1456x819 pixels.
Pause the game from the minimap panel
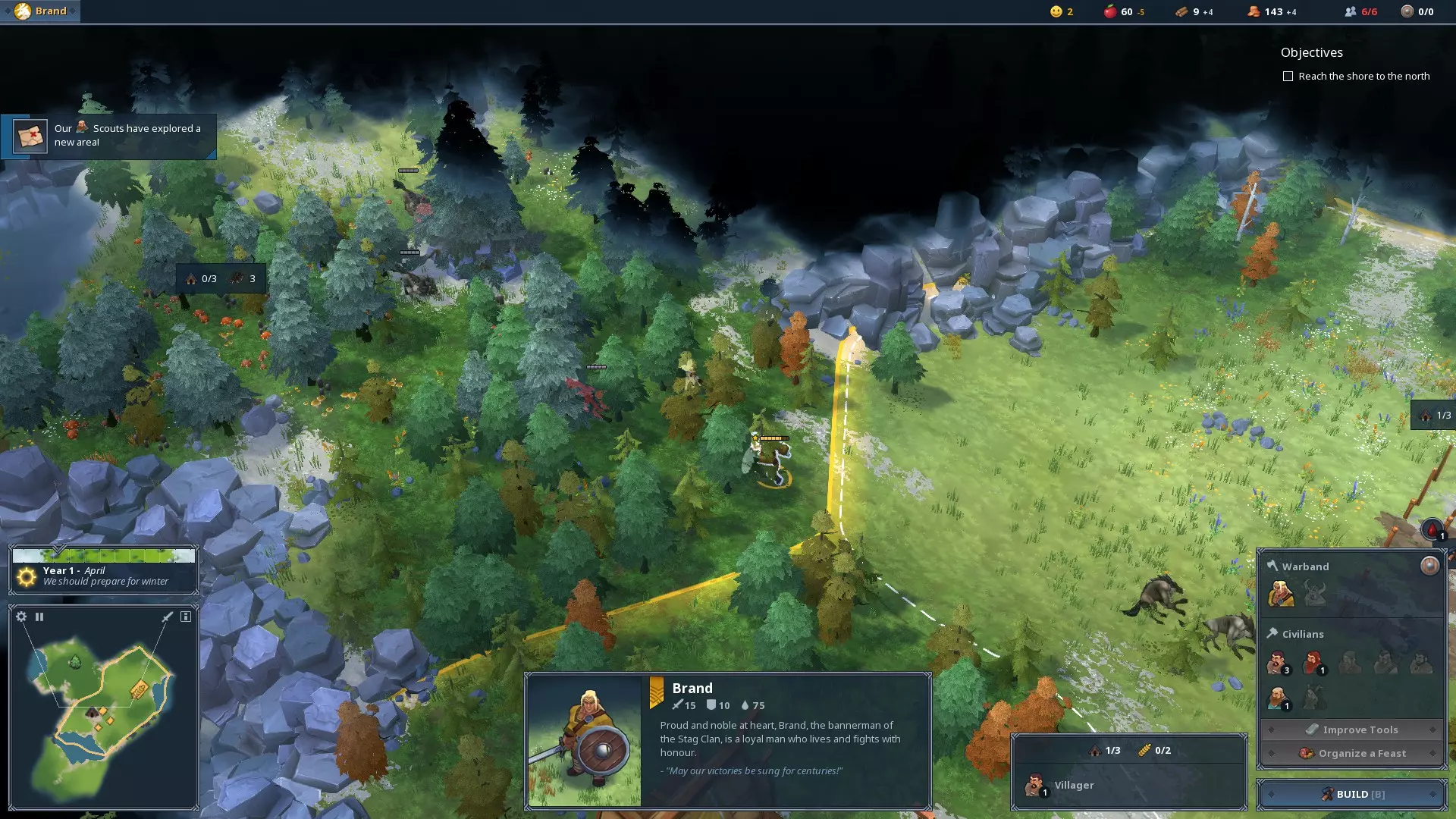pyautogui.click(x=39, y=617)
